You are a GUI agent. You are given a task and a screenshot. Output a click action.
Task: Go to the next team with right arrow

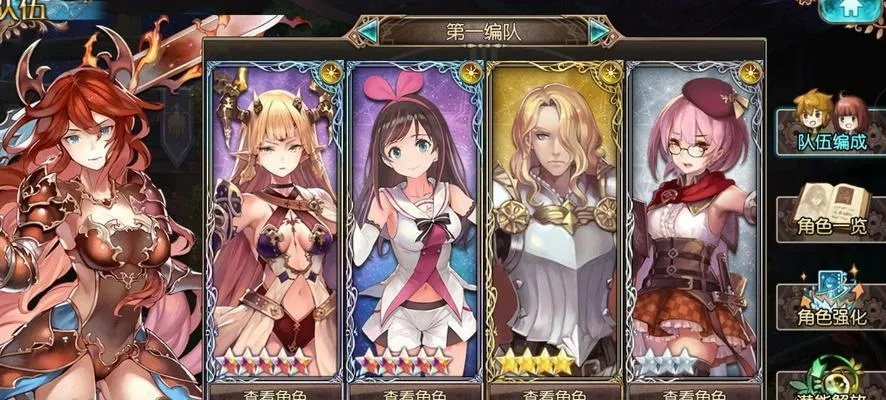click(600, 31)
